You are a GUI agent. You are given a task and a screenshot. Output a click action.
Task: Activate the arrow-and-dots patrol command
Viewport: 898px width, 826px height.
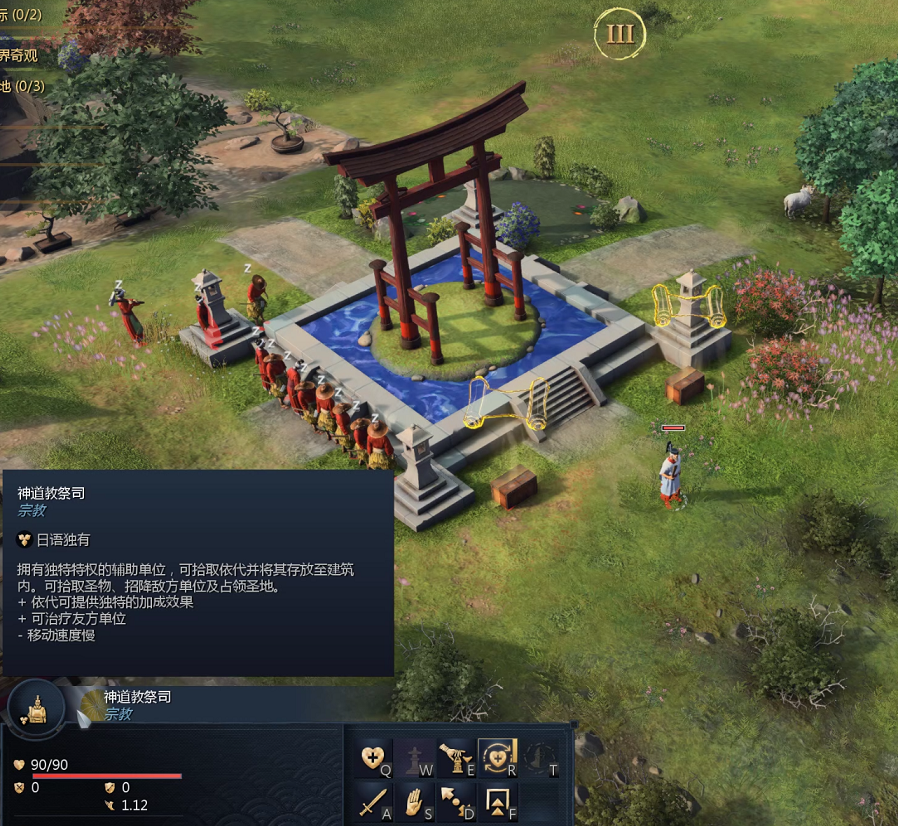456,800
